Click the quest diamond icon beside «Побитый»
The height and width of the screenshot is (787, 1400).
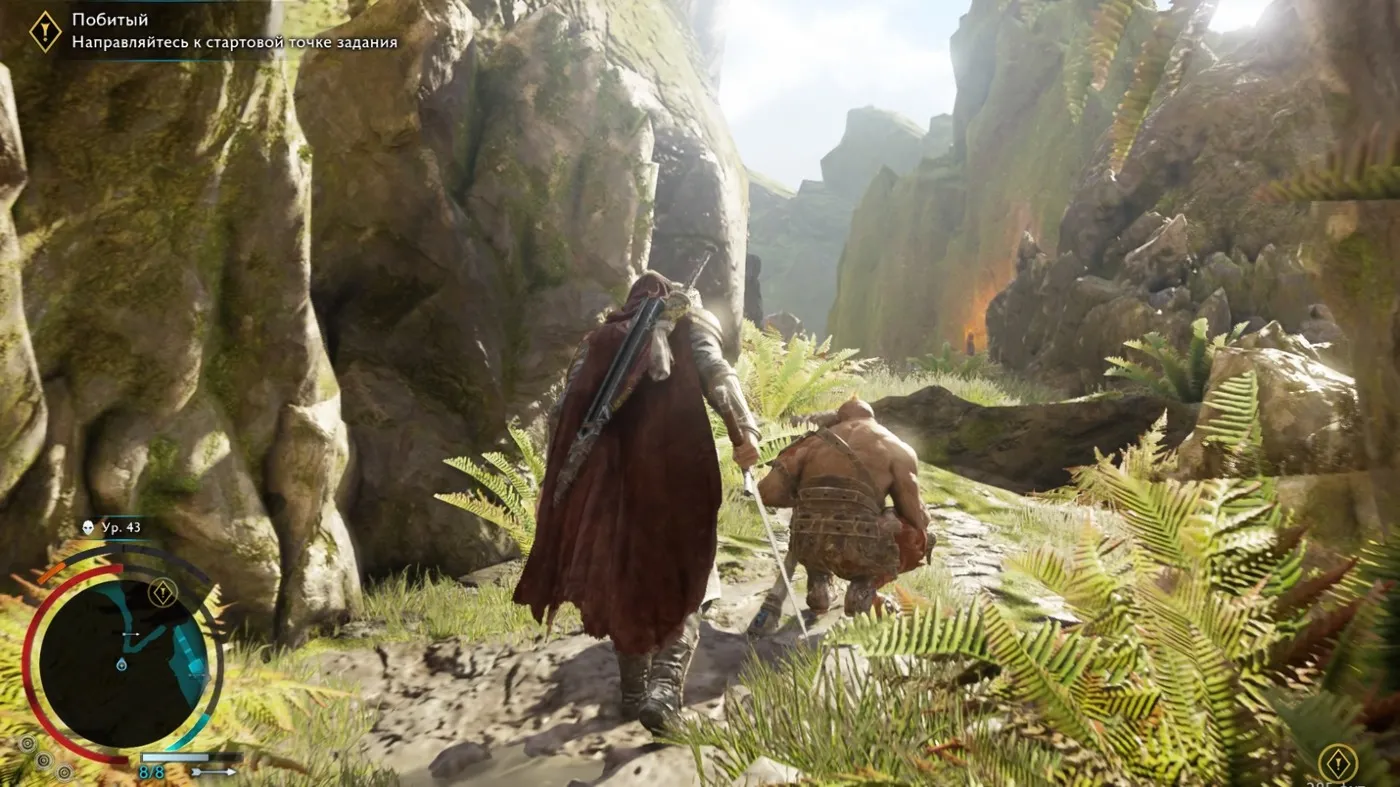[x=45, y=31]
